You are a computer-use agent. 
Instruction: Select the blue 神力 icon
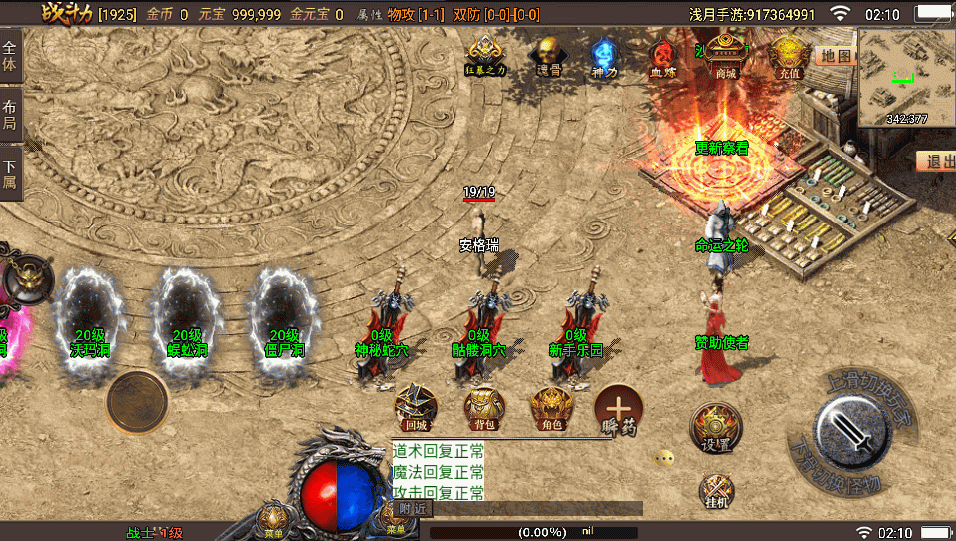coord(602,55)
